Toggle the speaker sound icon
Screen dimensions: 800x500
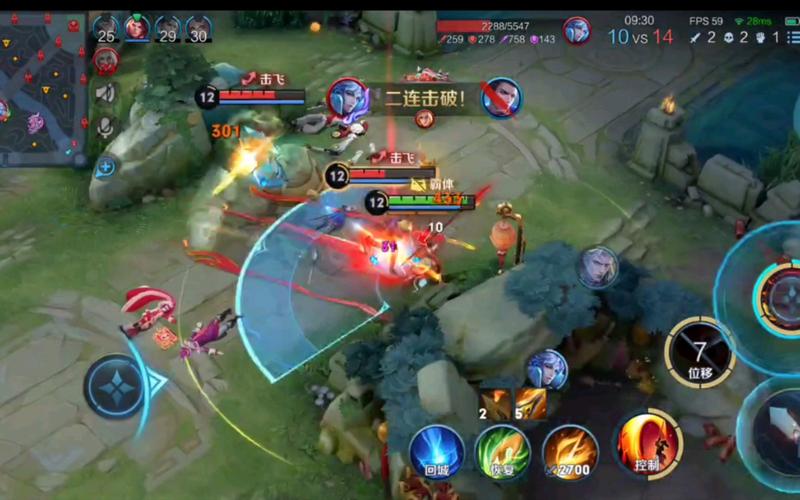[106, 93]
